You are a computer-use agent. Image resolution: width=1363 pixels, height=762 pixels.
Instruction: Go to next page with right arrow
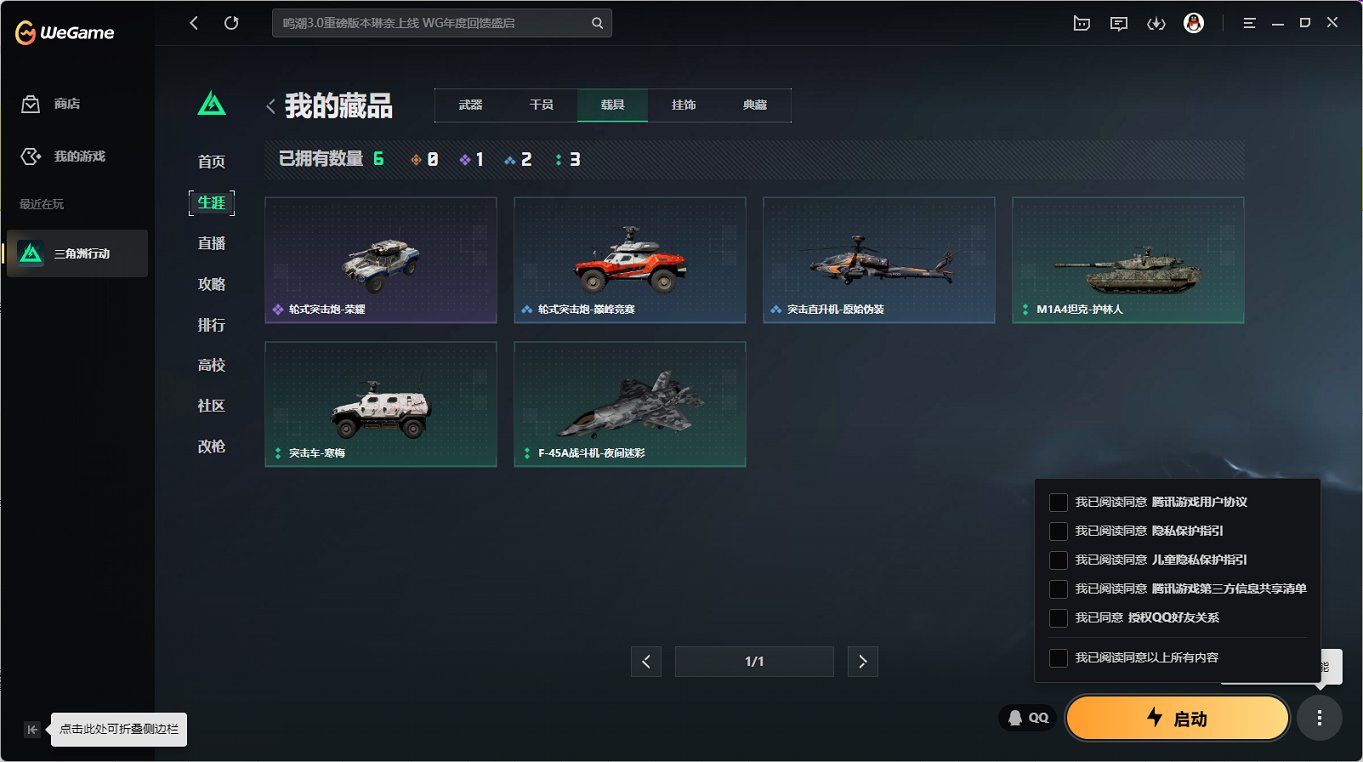pyautogui.click(x=862, y=661)
